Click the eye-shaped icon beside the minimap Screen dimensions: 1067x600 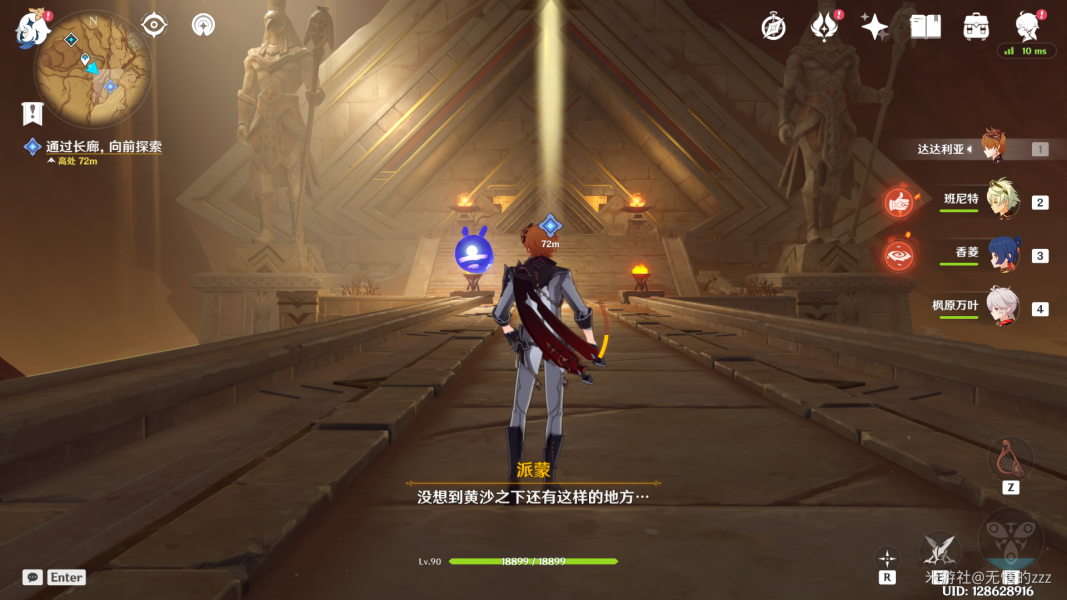(x=154, y=24)
